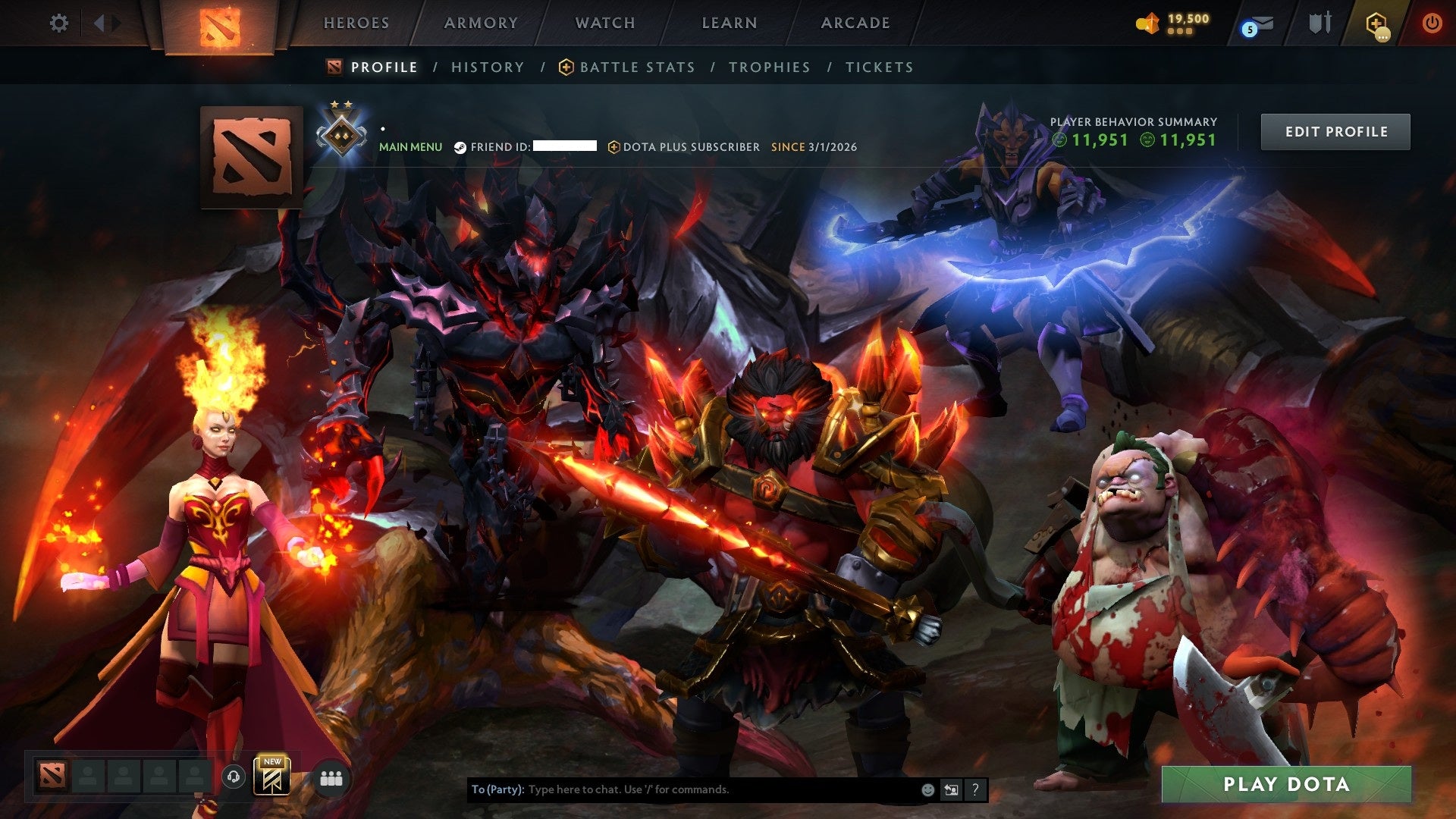Screen dimensions: 1456x819
Task: Open the chat help question mark icon
Action: [x=974, y=789]
